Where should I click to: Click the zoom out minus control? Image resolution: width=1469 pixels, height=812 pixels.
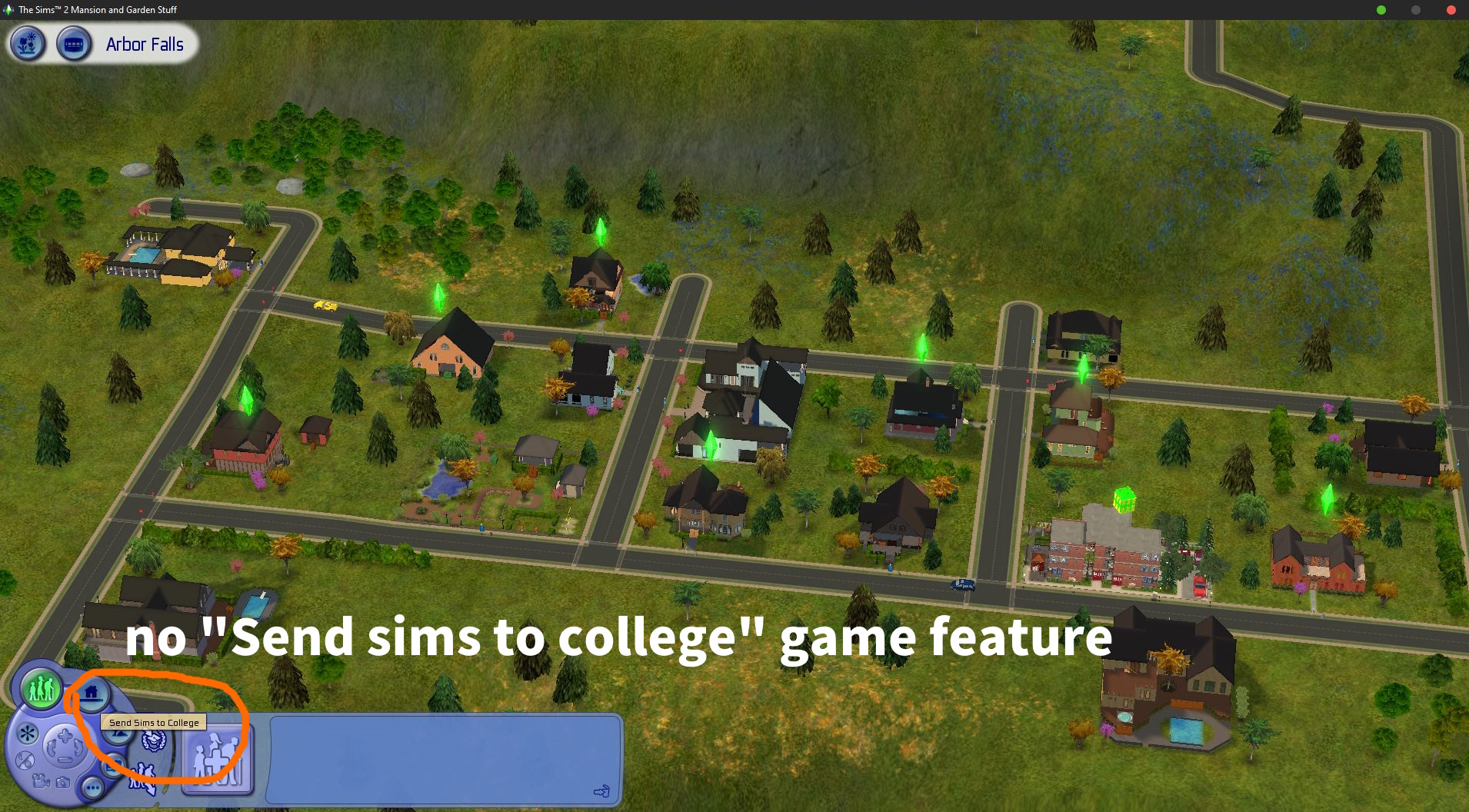coord(65,760)
